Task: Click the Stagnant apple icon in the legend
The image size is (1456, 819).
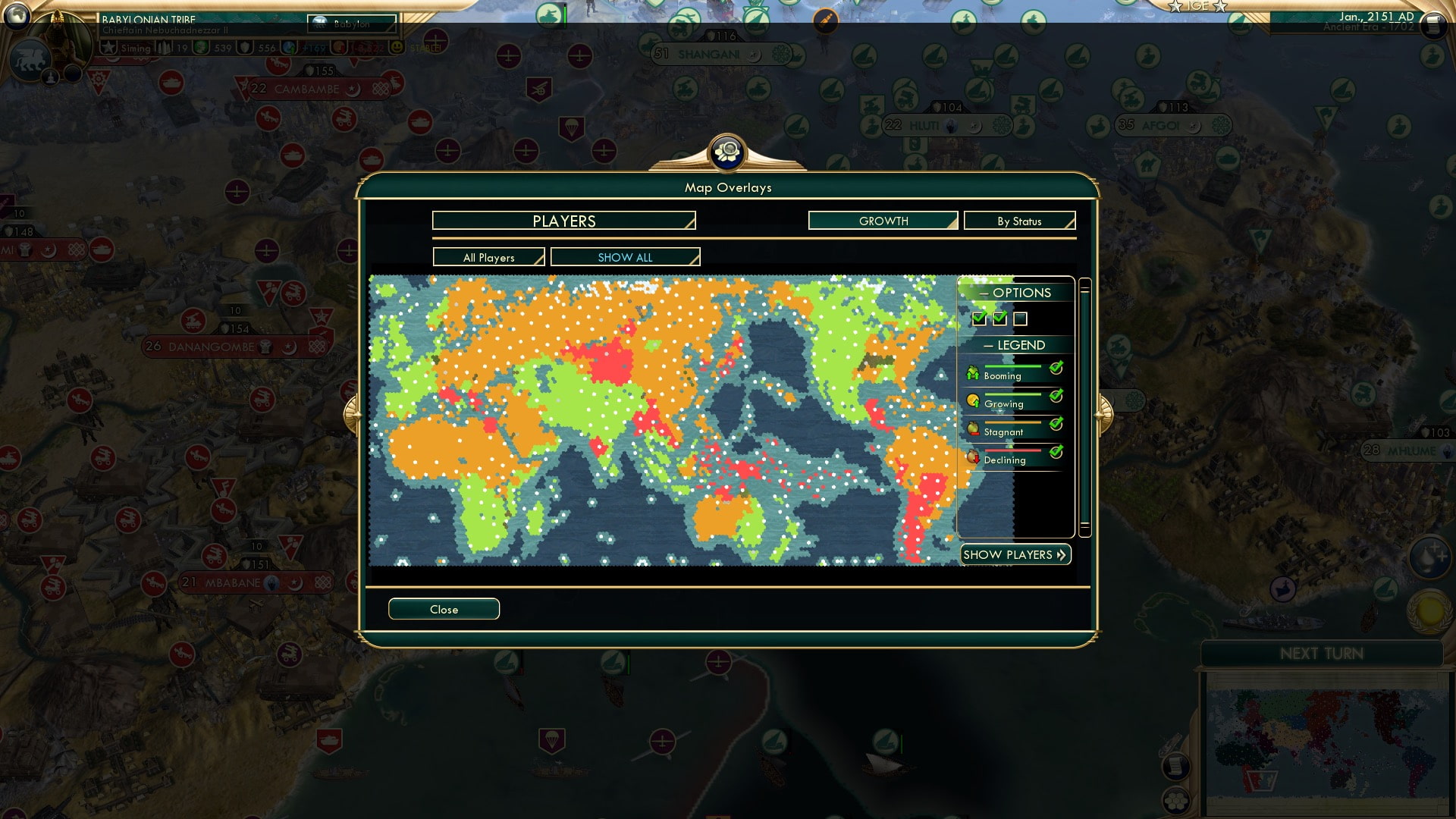Action: click(973, 428)
